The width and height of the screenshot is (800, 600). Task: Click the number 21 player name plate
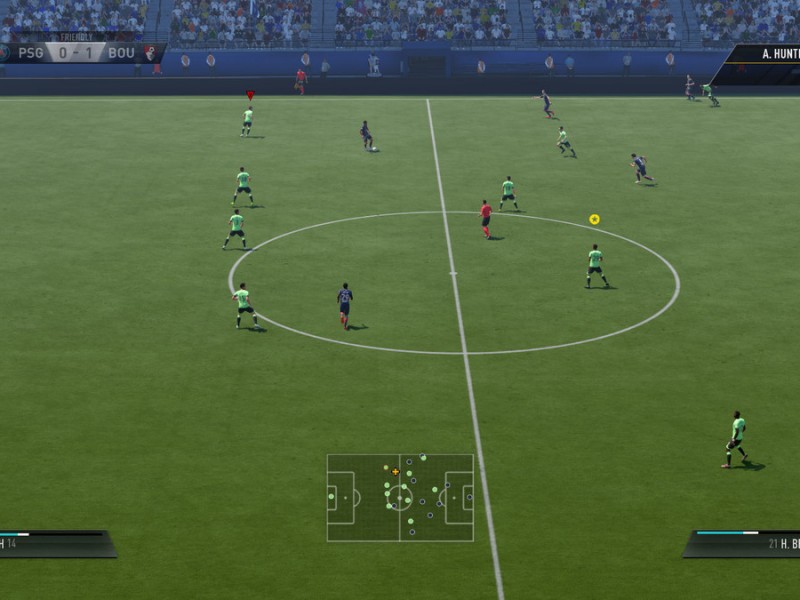(x=745, y=544)
